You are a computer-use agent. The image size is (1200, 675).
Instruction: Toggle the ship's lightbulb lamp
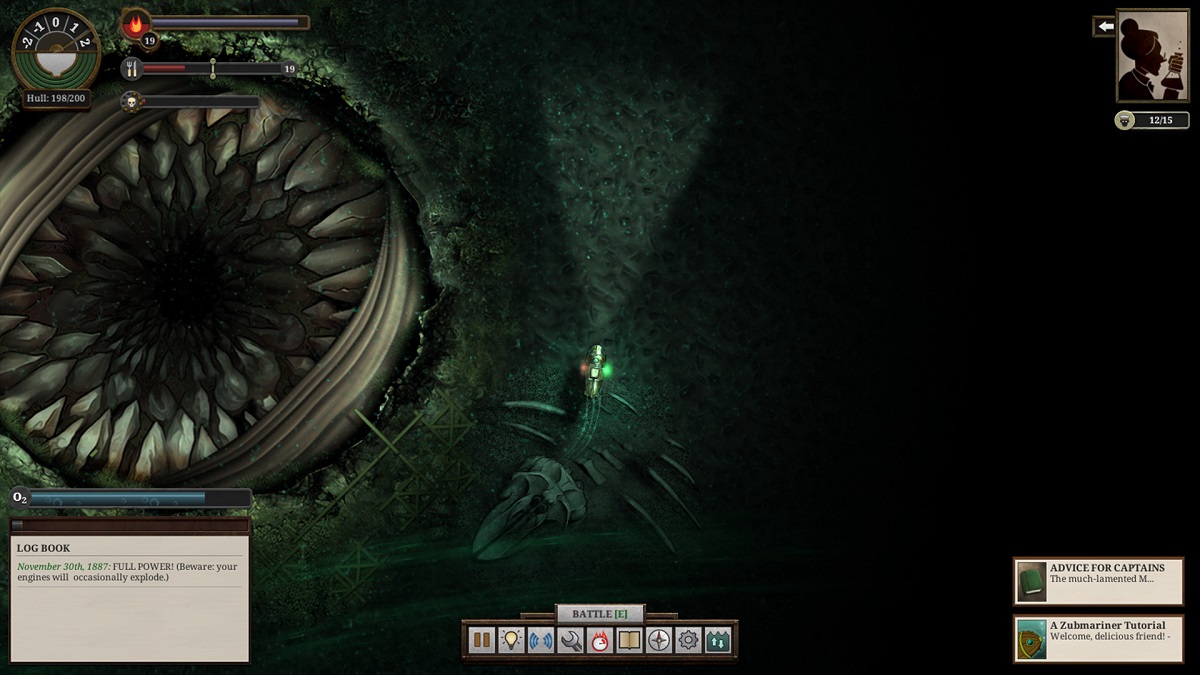(x=511, y=640)
